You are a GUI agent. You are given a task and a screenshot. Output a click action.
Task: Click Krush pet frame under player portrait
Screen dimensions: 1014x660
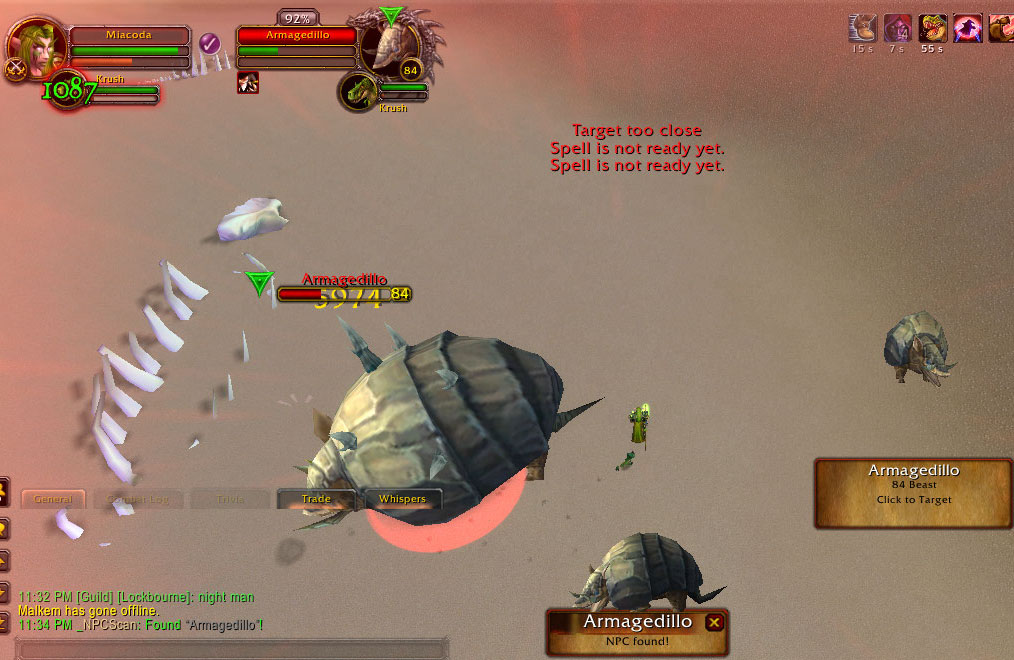pos(110,91)
